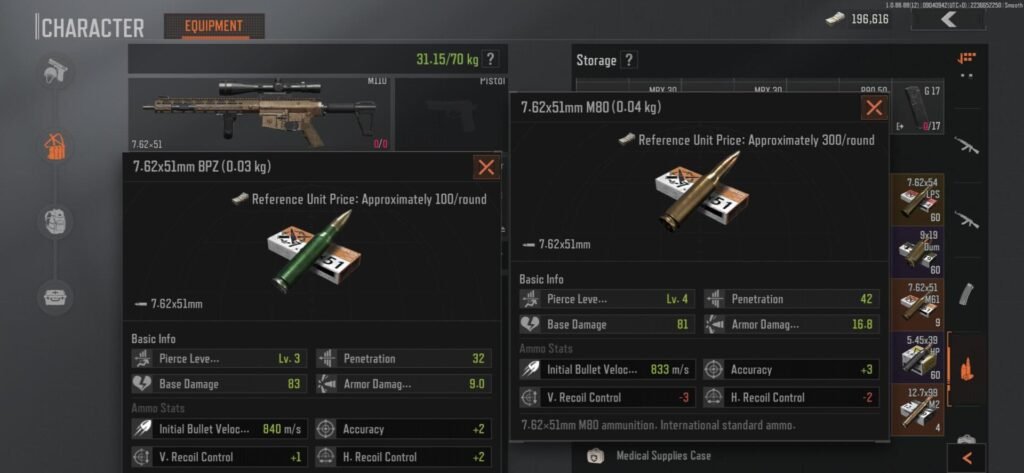Select the empty Pistol slot
Screen dimensions: 1024x473
coord(450,110)
